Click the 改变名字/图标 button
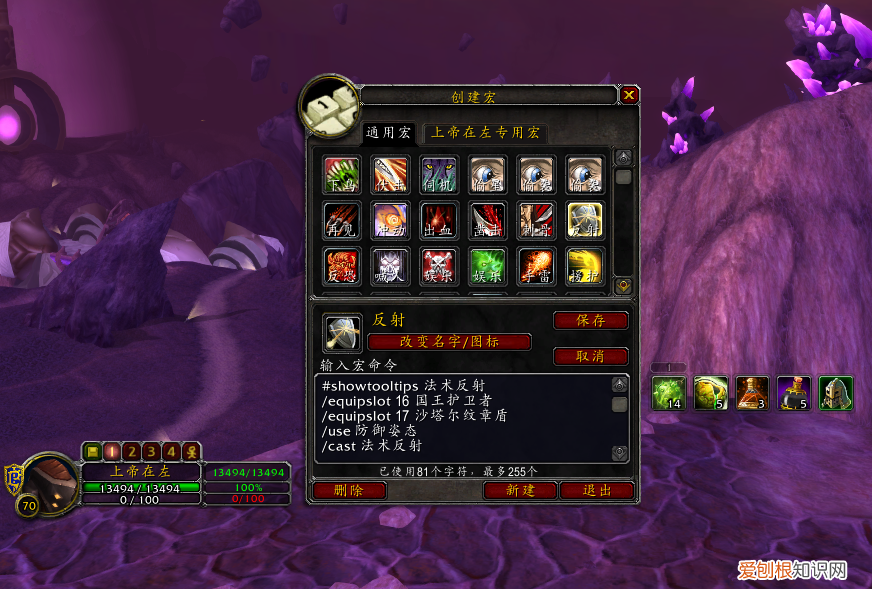 coord(450,342)
